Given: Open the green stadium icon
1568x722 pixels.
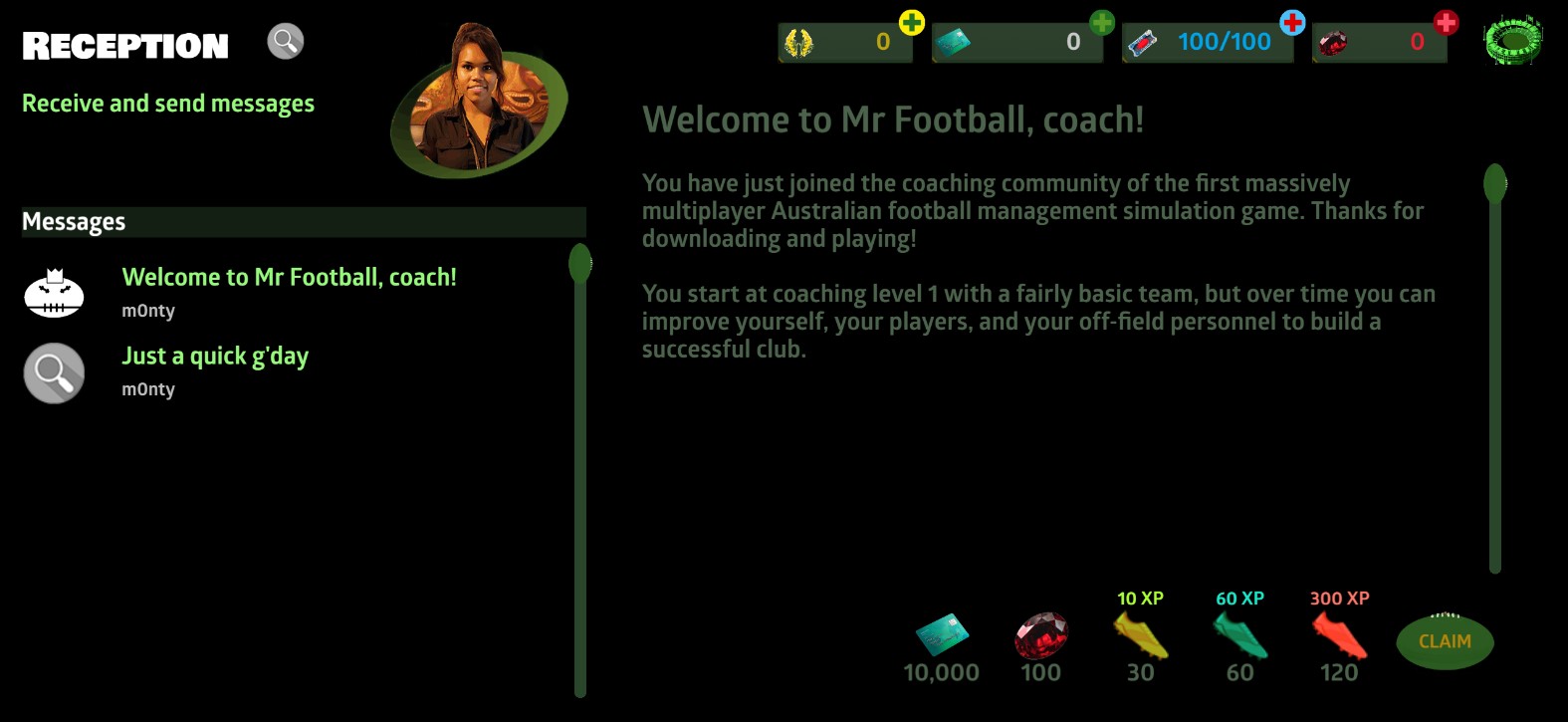Looking at the screenshot, I should coord(1512,42).
